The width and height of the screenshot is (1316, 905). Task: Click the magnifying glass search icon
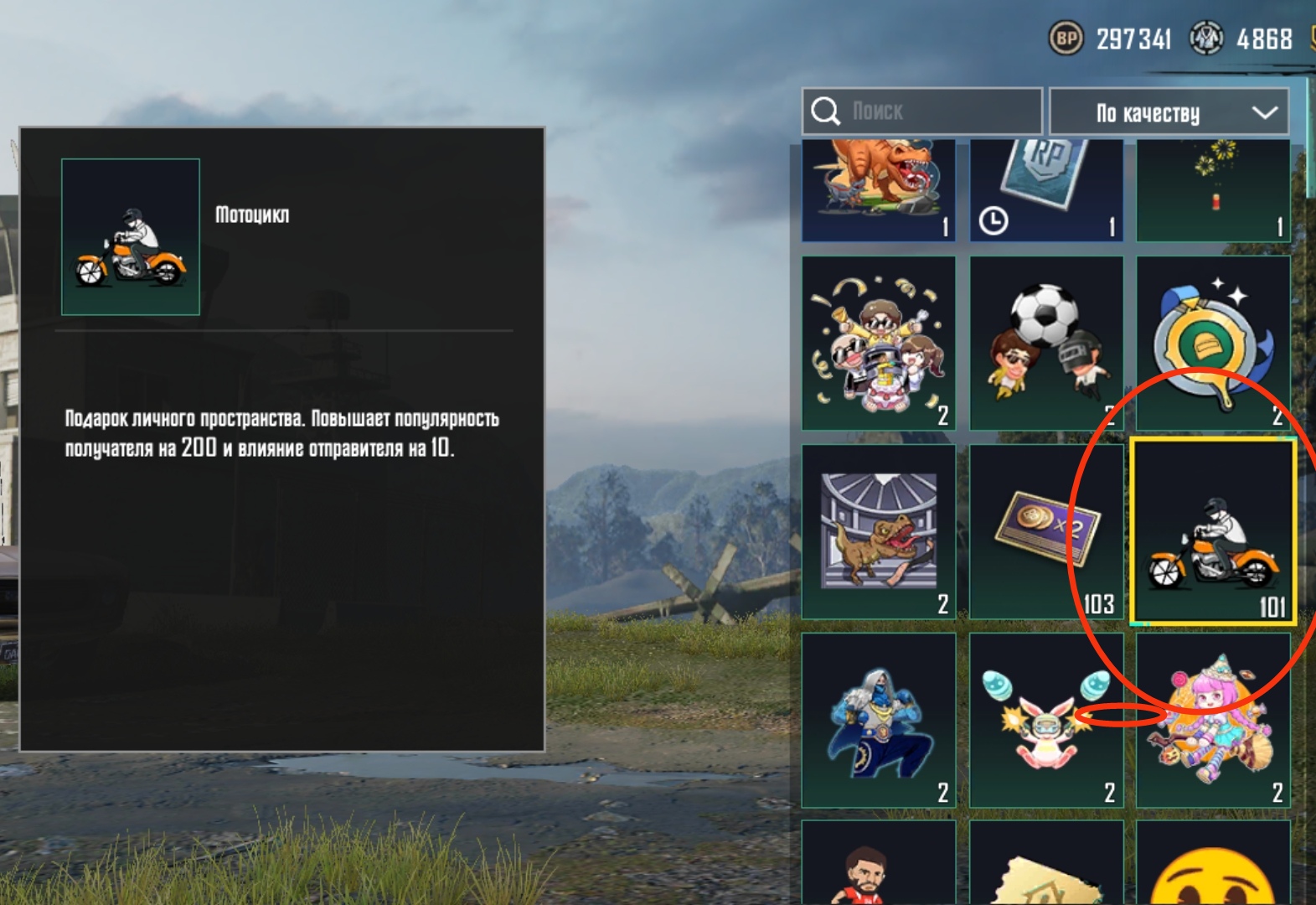coord(826,110)
